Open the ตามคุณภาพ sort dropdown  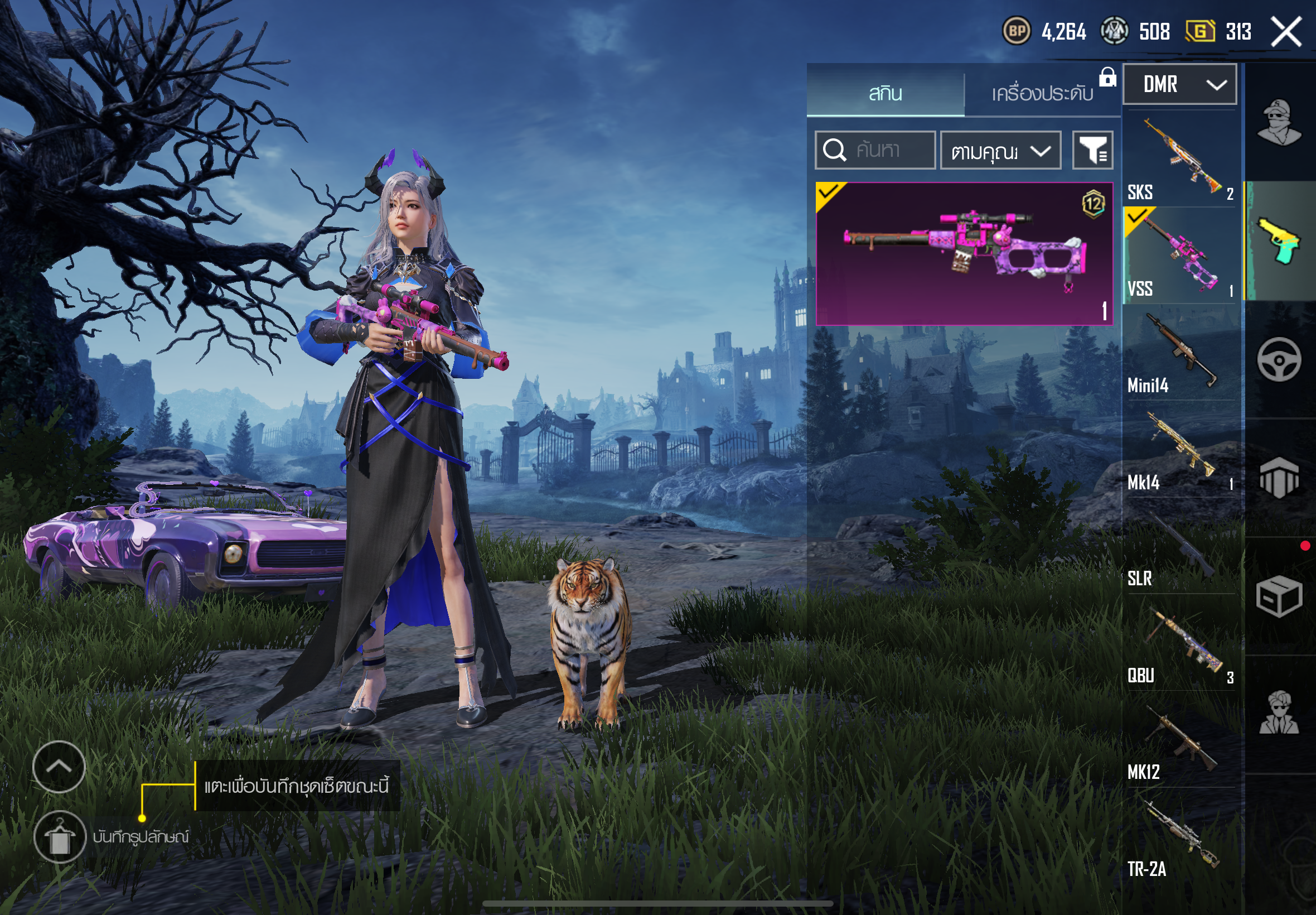(x=1000, y=151)
